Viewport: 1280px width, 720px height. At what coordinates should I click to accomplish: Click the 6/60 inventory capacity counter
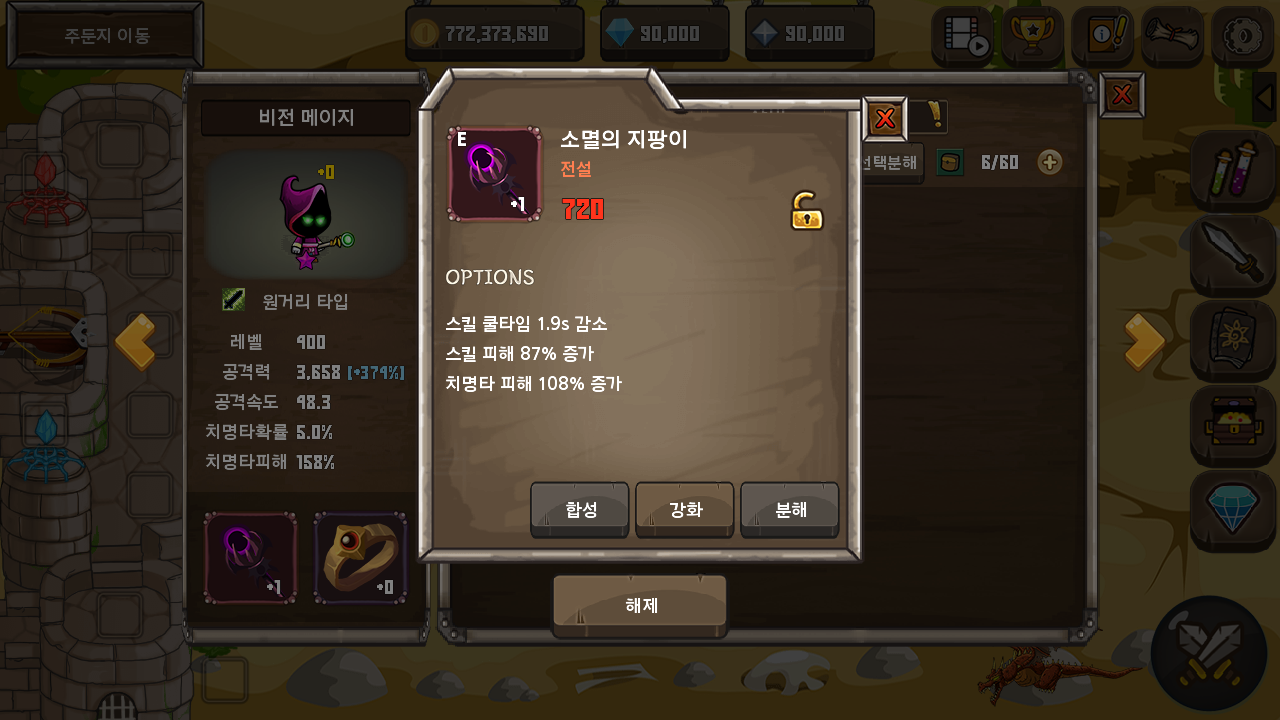[1000, 162]
